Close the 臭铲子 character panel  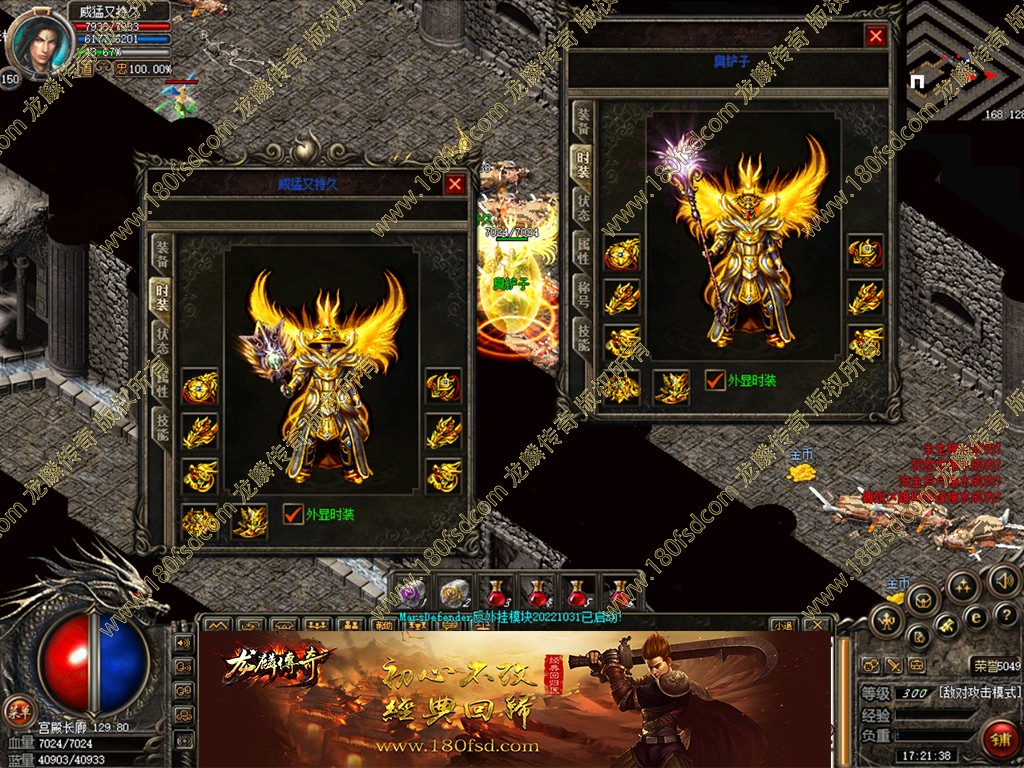pos(876,36)
